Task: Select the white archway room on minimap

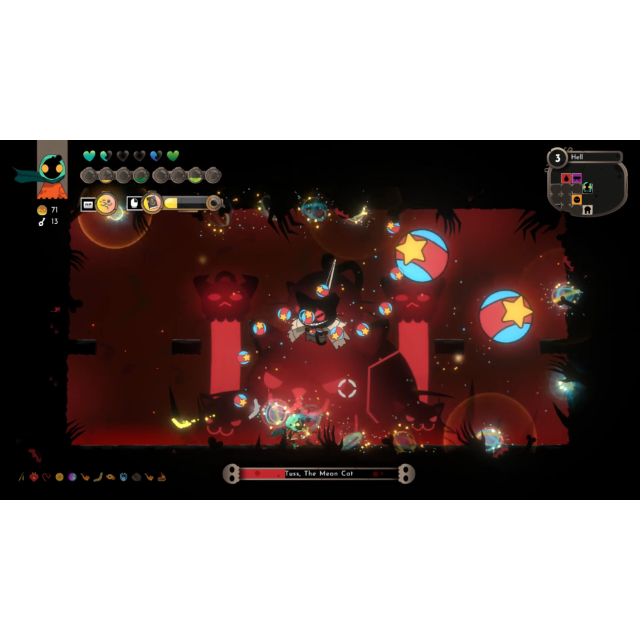Action: (588, 210)
